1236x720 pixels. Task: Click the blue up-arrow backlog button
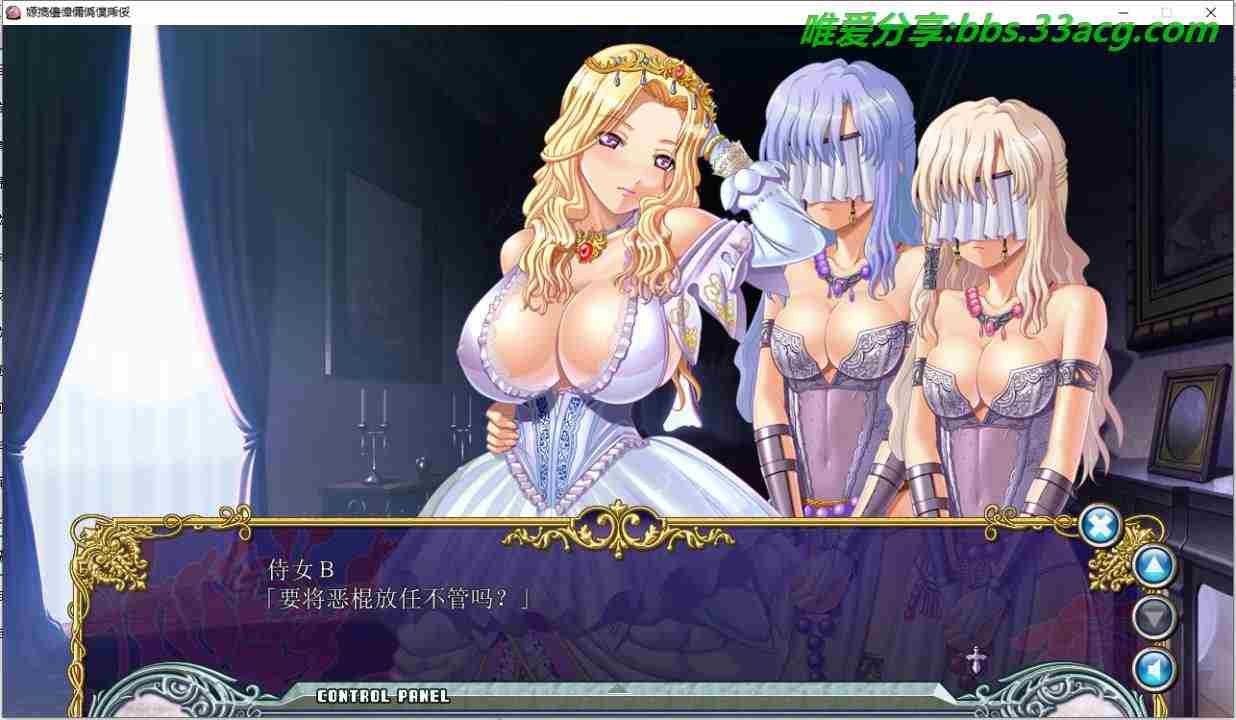[x=1154, y=568]
